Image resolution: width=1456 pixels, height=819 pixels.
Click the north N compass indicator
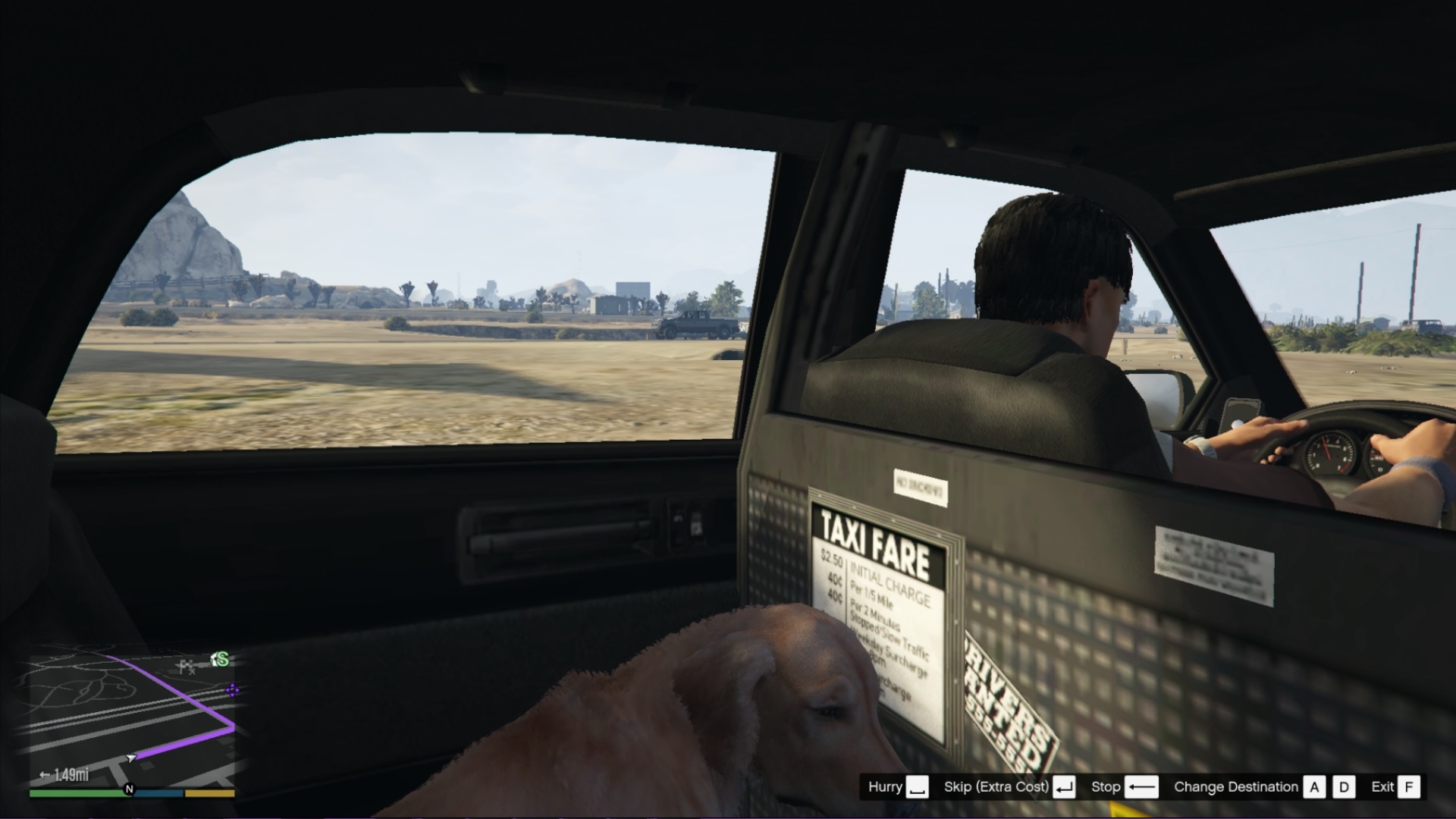coord(129,789)
